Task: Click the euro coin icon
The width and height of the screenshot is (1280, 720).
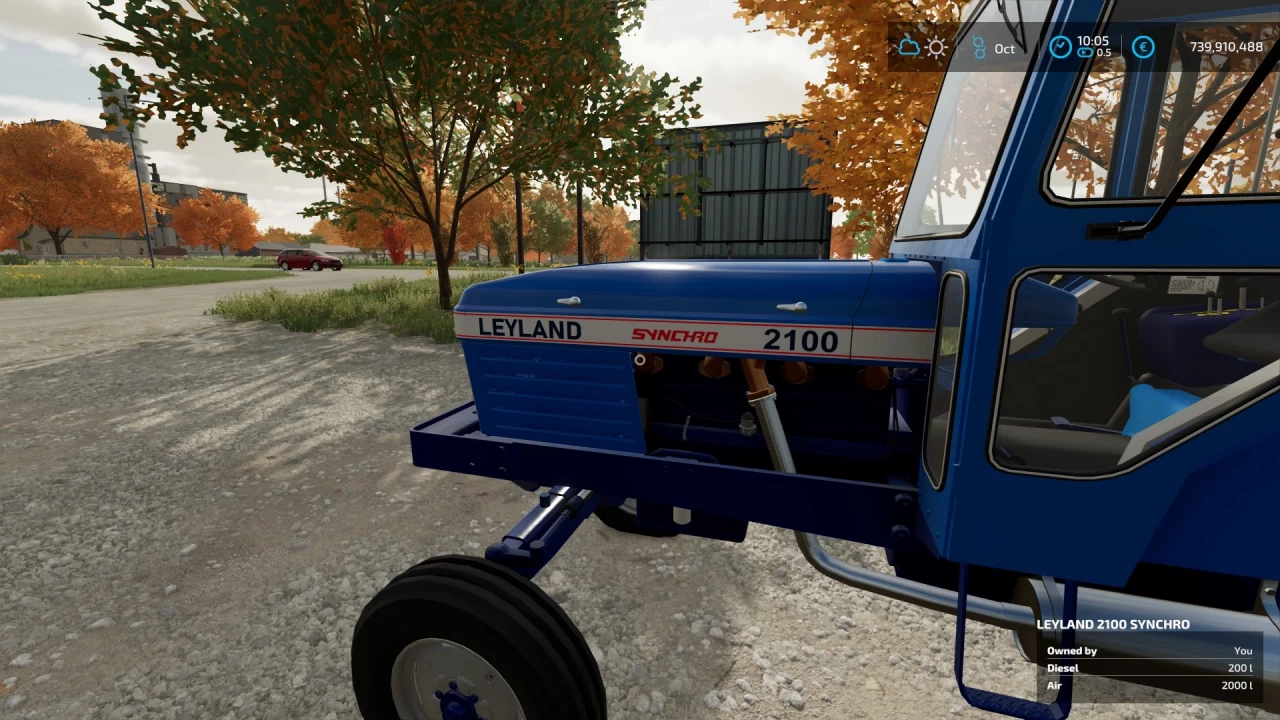Action: [1143, 47]
